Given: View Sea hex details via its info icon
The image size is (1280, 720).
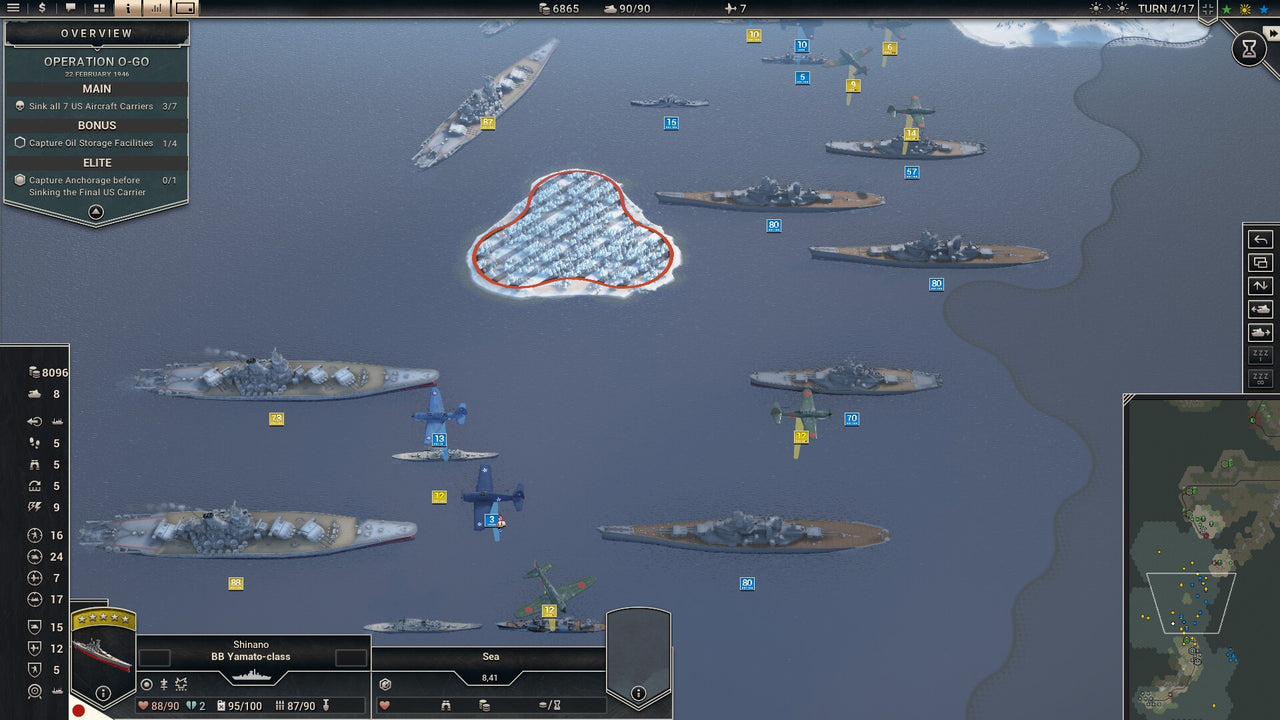Looking at the screenshot, I should click(x=639, y=692).
